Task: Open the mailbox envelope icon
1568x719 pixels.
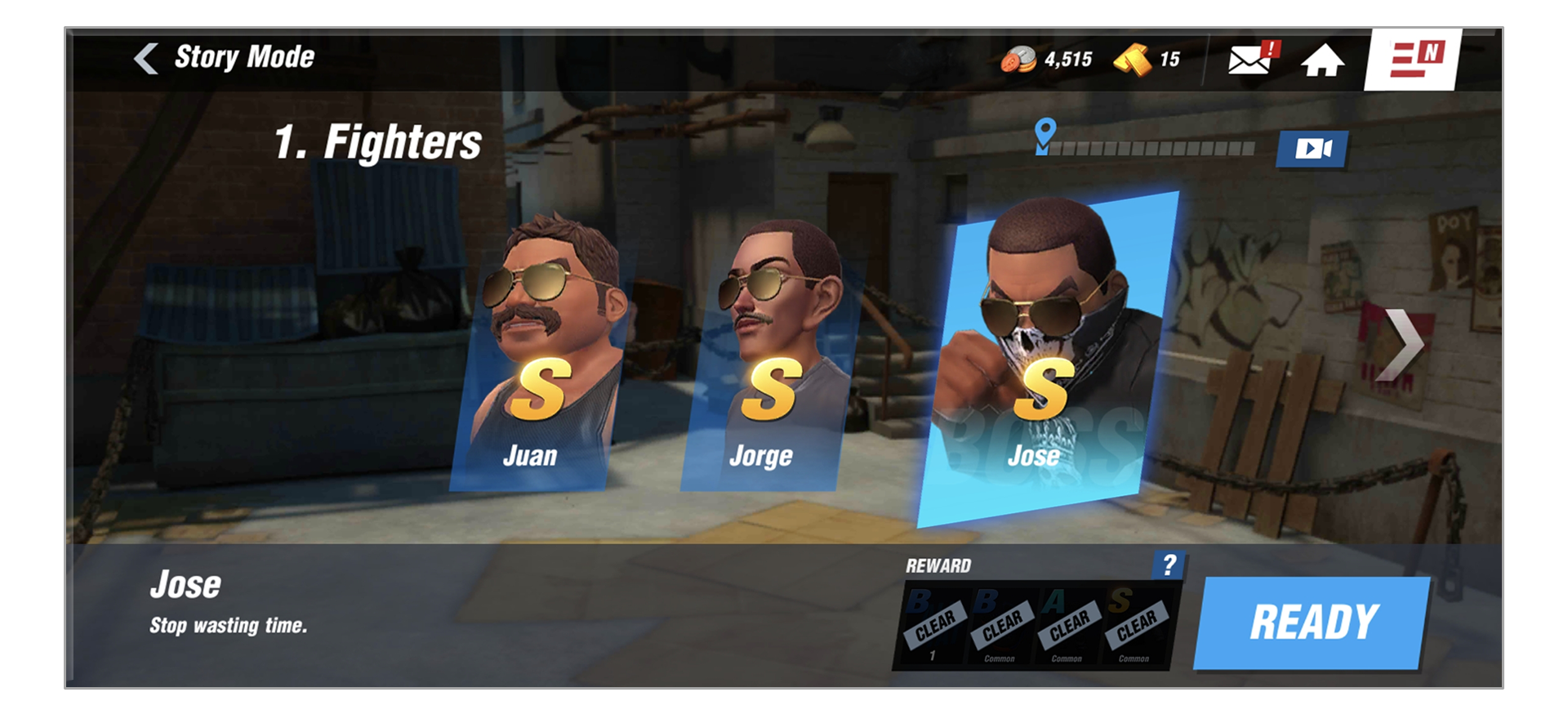Action: (1249, 60)
